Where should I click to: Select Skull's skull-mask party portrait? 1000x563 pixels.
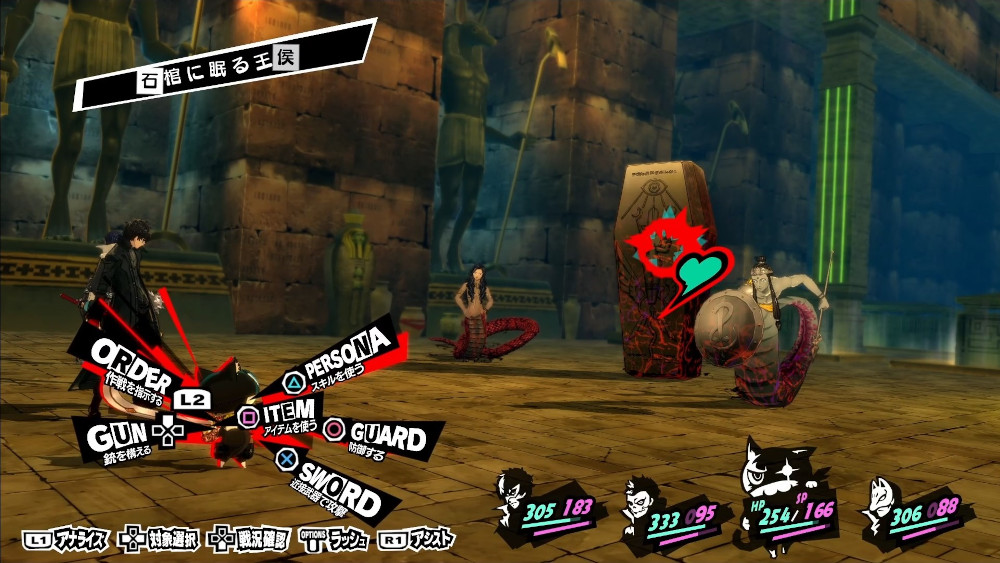[x=642, y=499]
